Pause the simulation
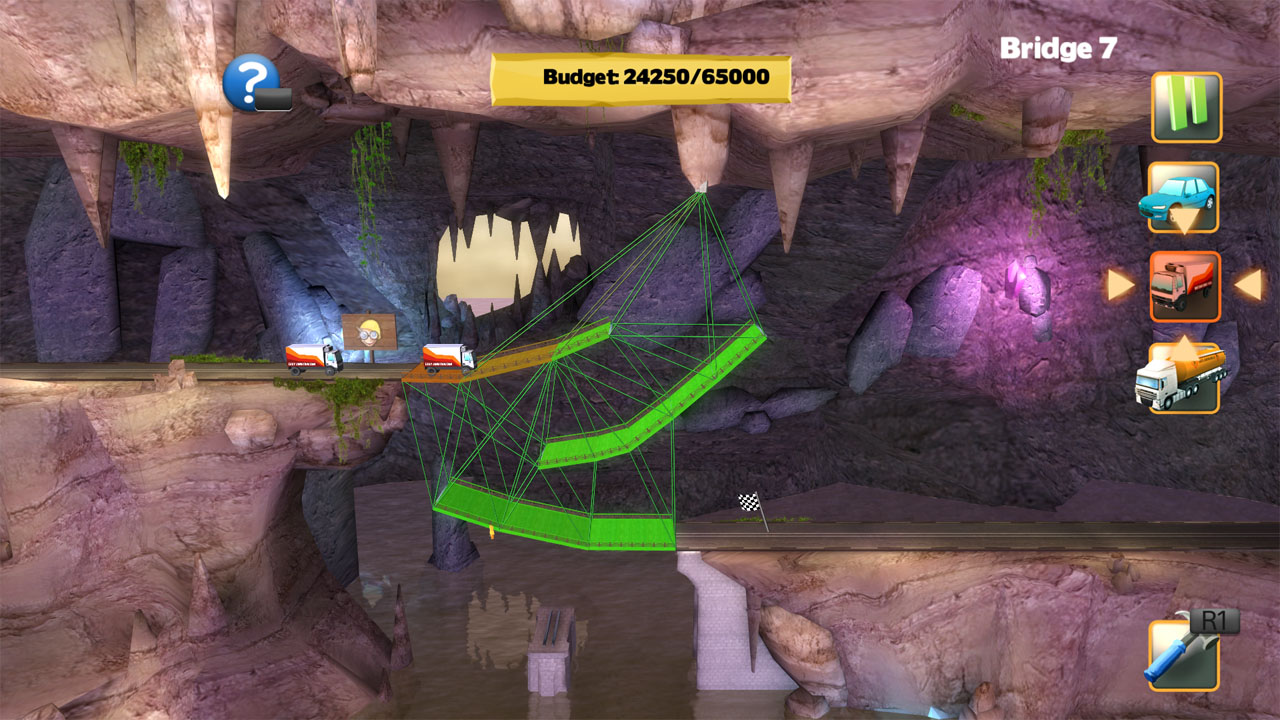Screen dimensions: 1280x720 pyautogui.click(x=1185, y=108)
